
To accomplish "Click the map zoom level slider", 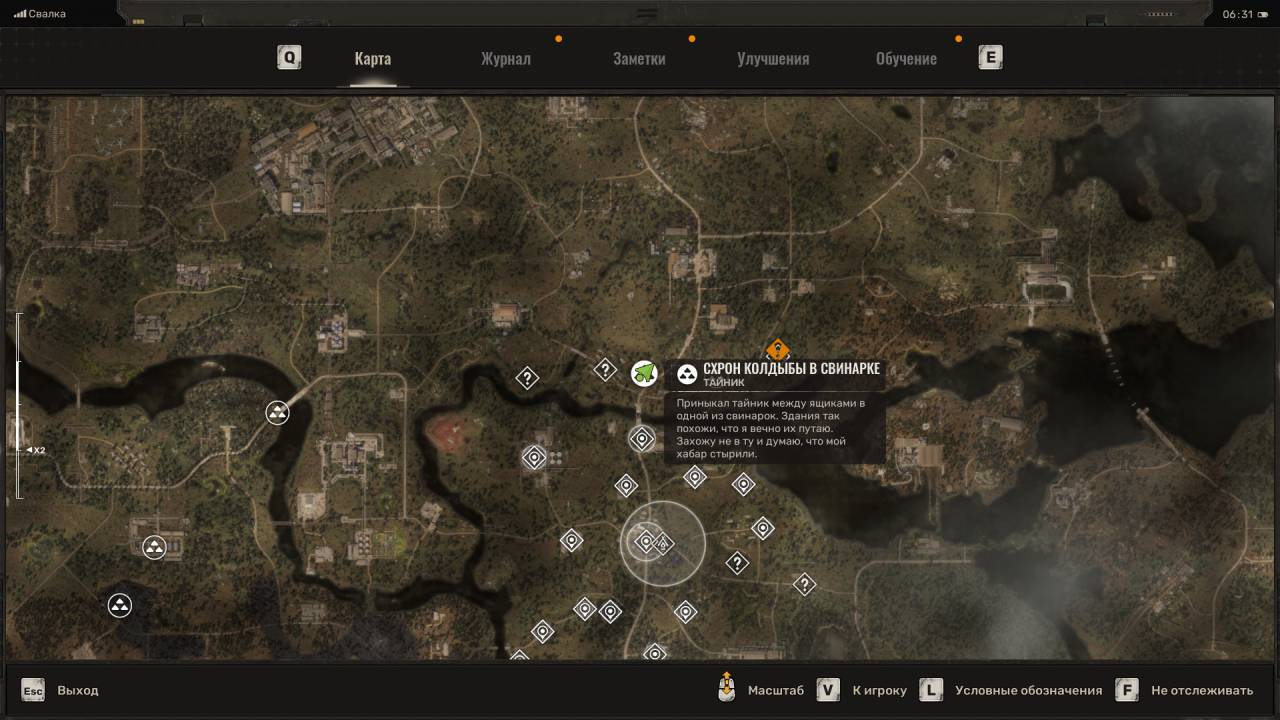I will 17,405.
